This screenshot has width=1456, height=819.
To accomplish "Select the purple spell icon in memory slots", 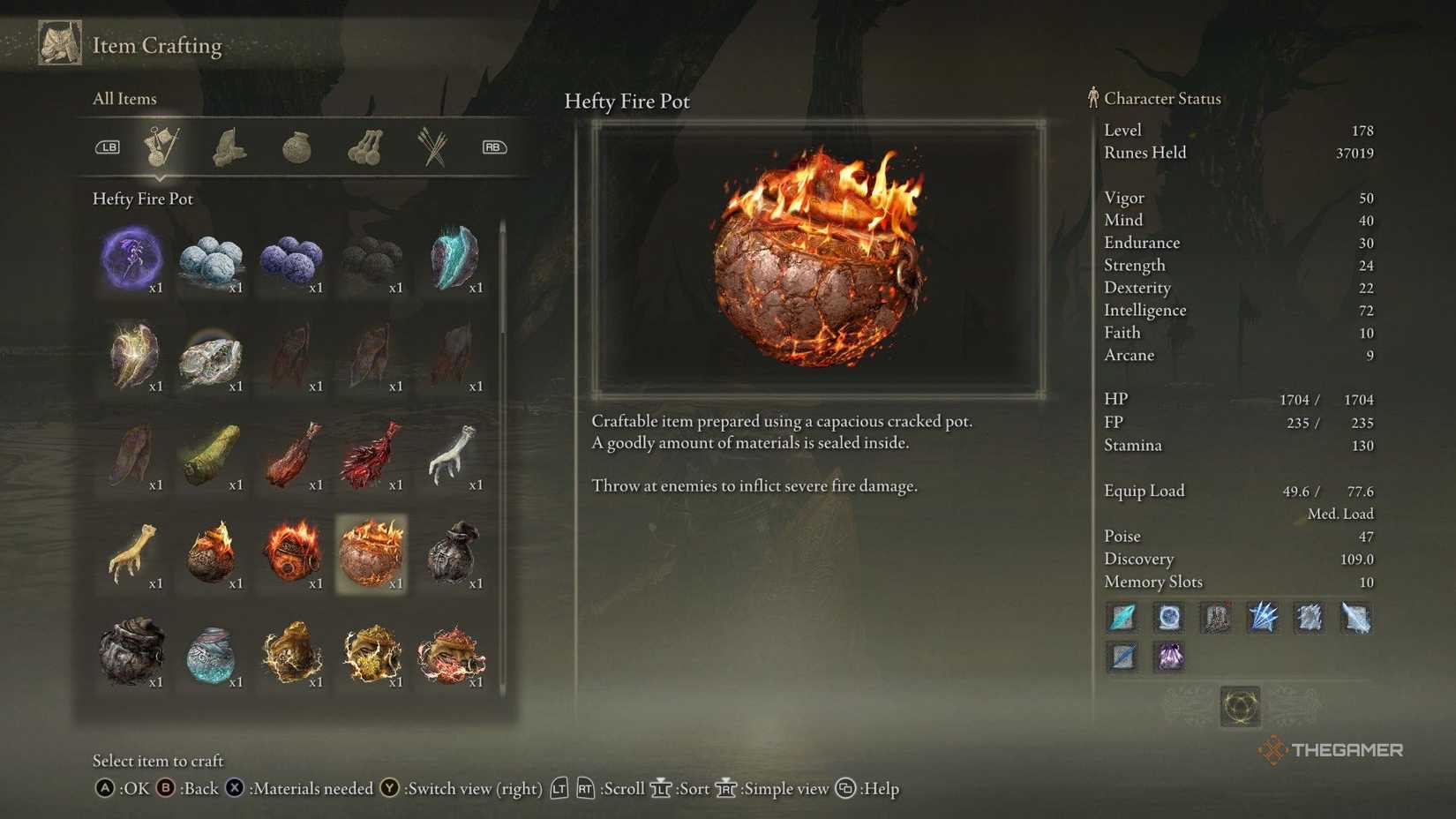I will [1169, 657].
